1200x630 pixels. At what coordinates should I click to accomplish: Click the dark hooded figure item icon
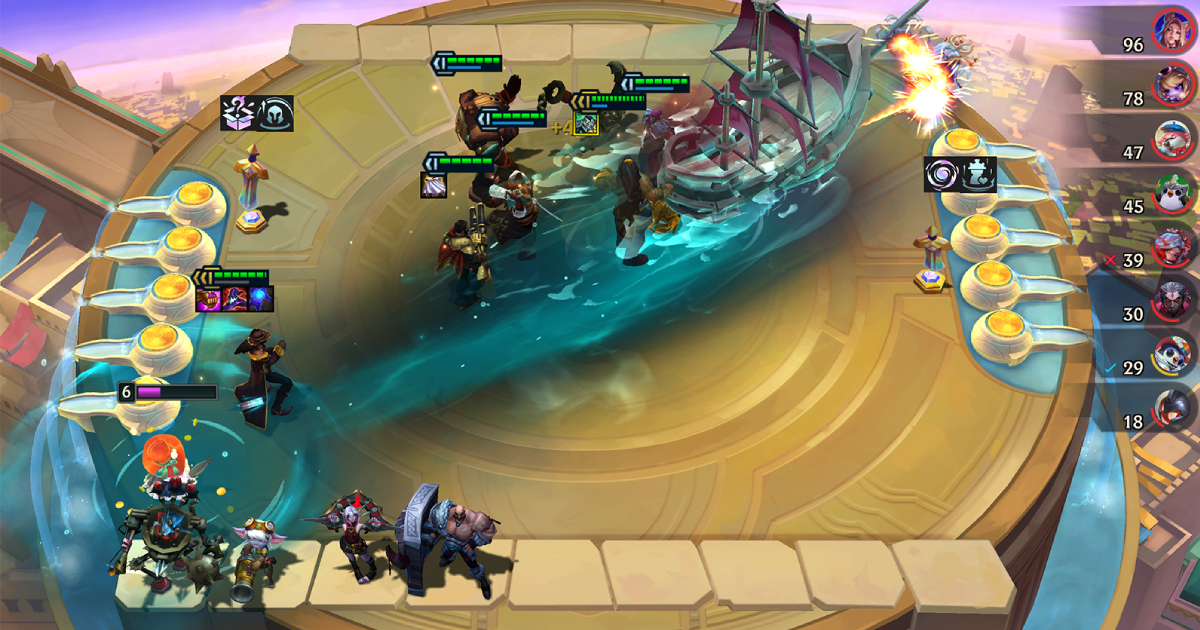coord(234,297)
